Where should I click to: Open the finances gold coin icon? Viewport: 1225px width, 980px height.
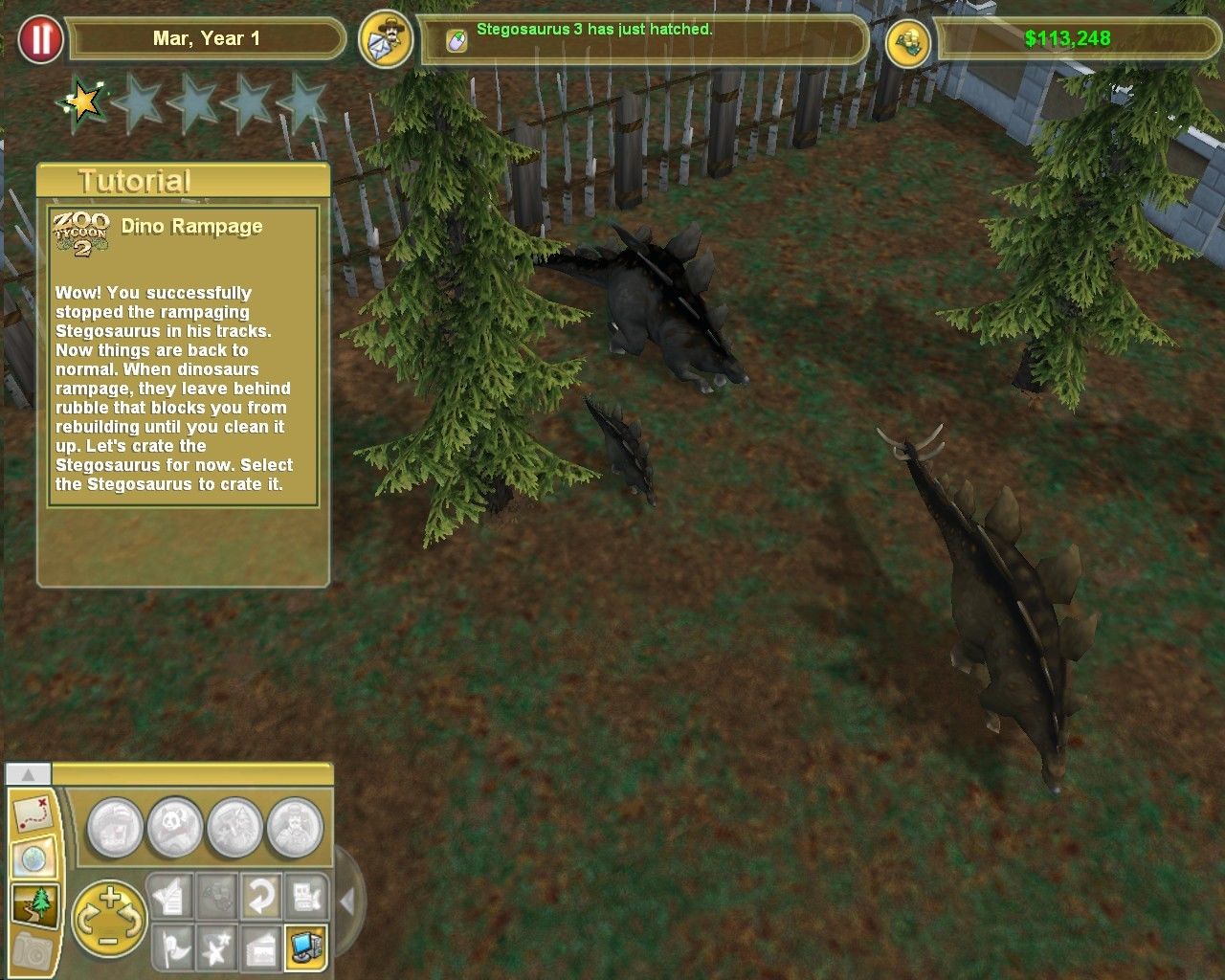907,40
